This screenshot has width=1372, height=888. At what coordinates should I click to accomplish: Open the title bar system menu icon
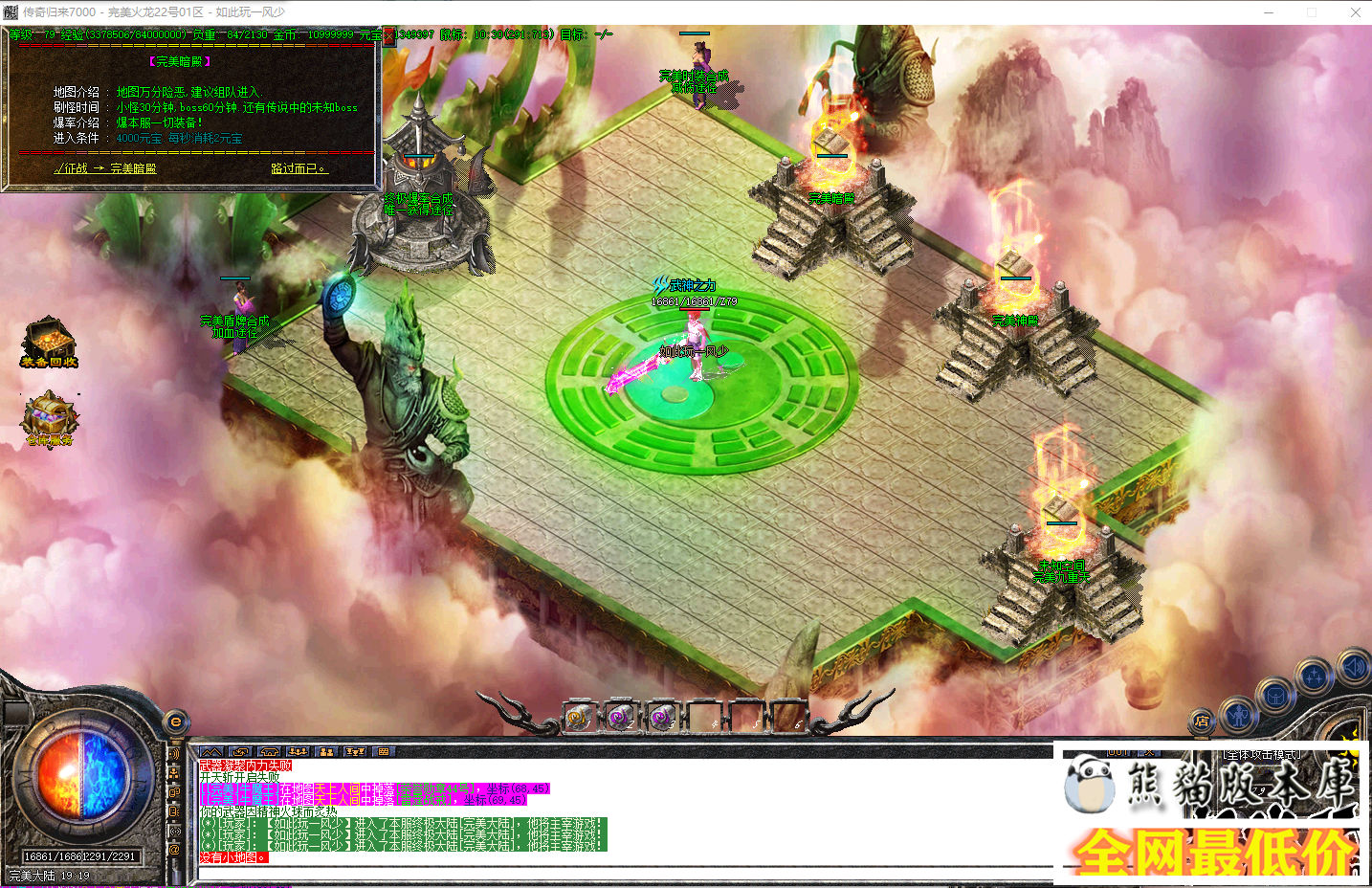11,11
